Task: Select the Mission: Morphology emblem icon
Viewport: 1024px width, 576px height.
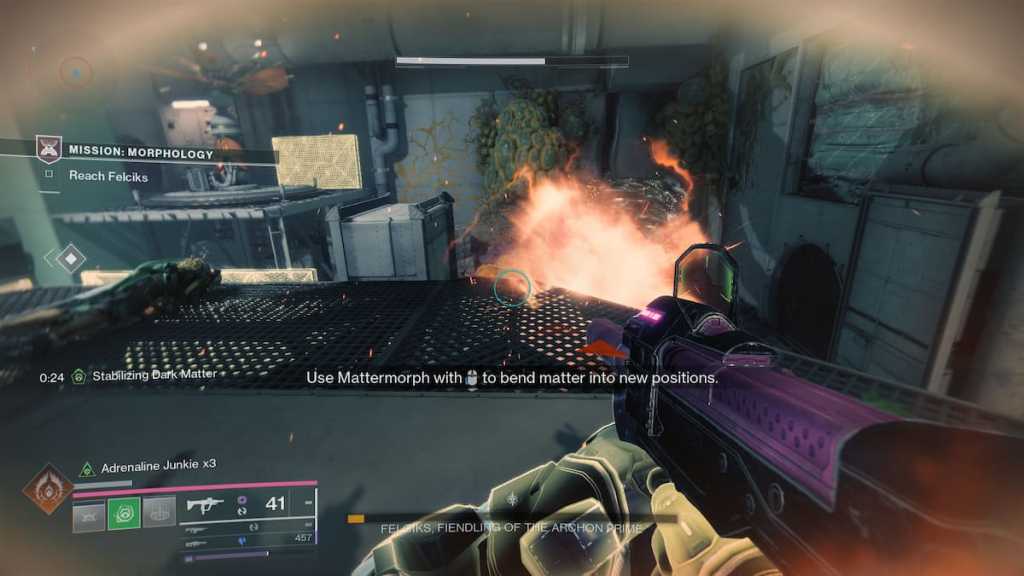Action: 48,151
